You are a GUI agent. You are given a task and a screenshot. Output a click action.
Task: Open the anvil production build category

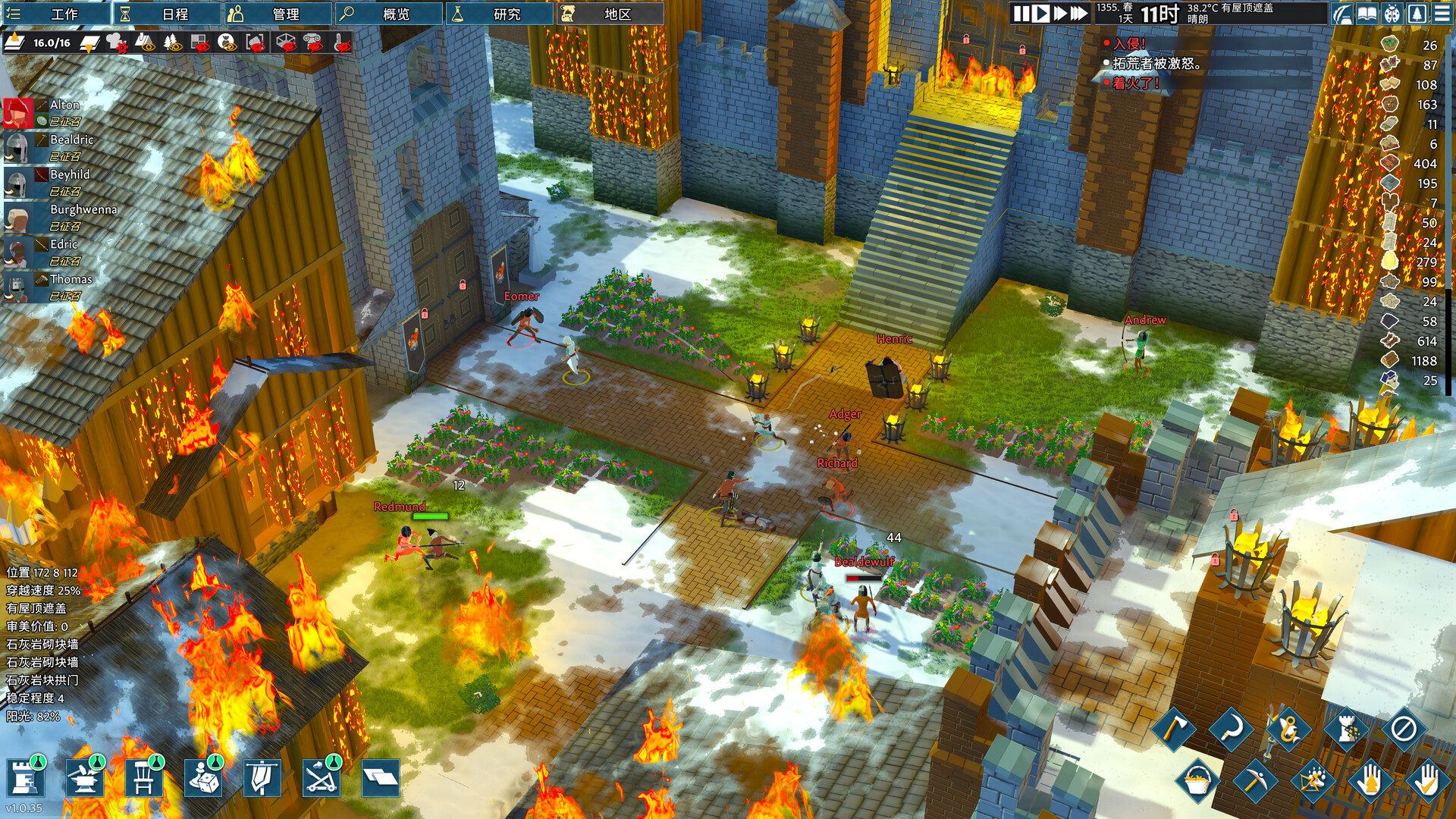tap(84, 778)
